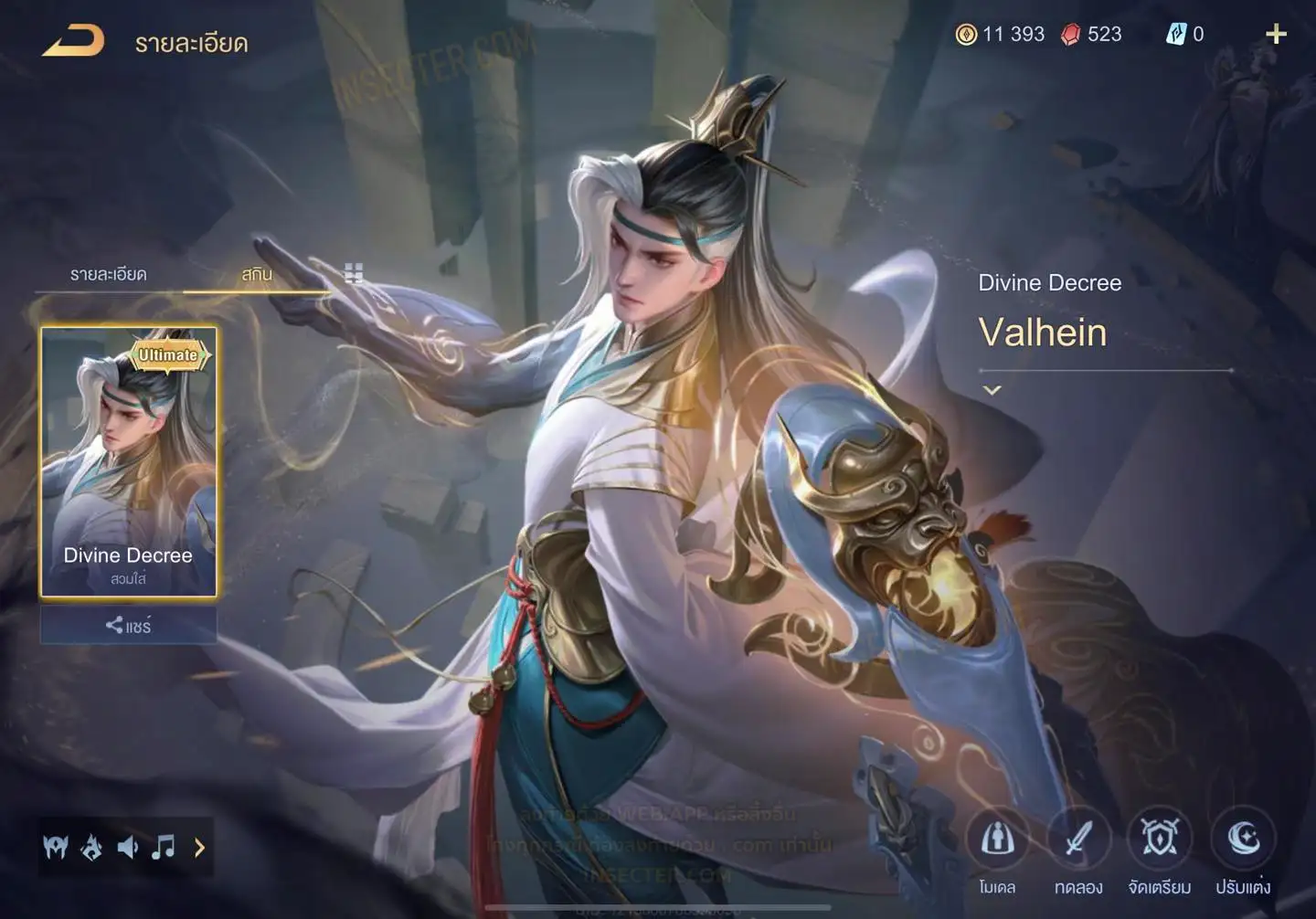Open the โมเดล model viewer

click(x=997, y=839)
